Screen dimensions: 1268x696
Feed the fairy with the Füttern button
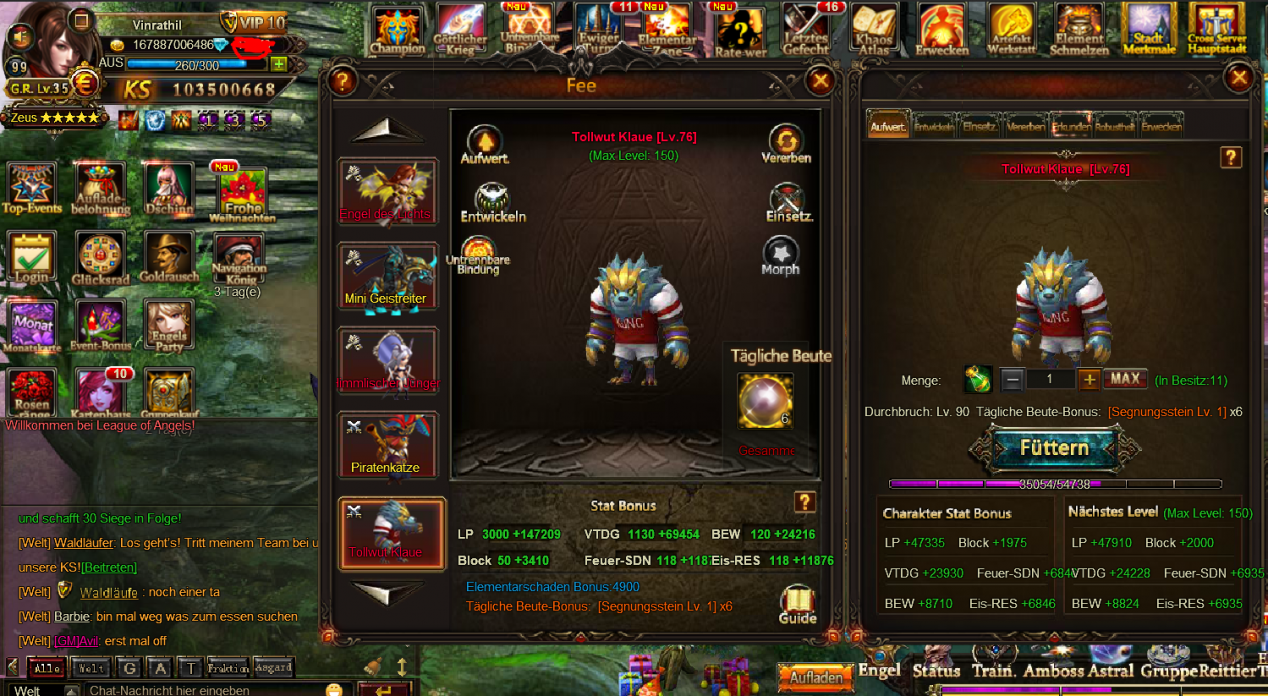pos(1053,448)
